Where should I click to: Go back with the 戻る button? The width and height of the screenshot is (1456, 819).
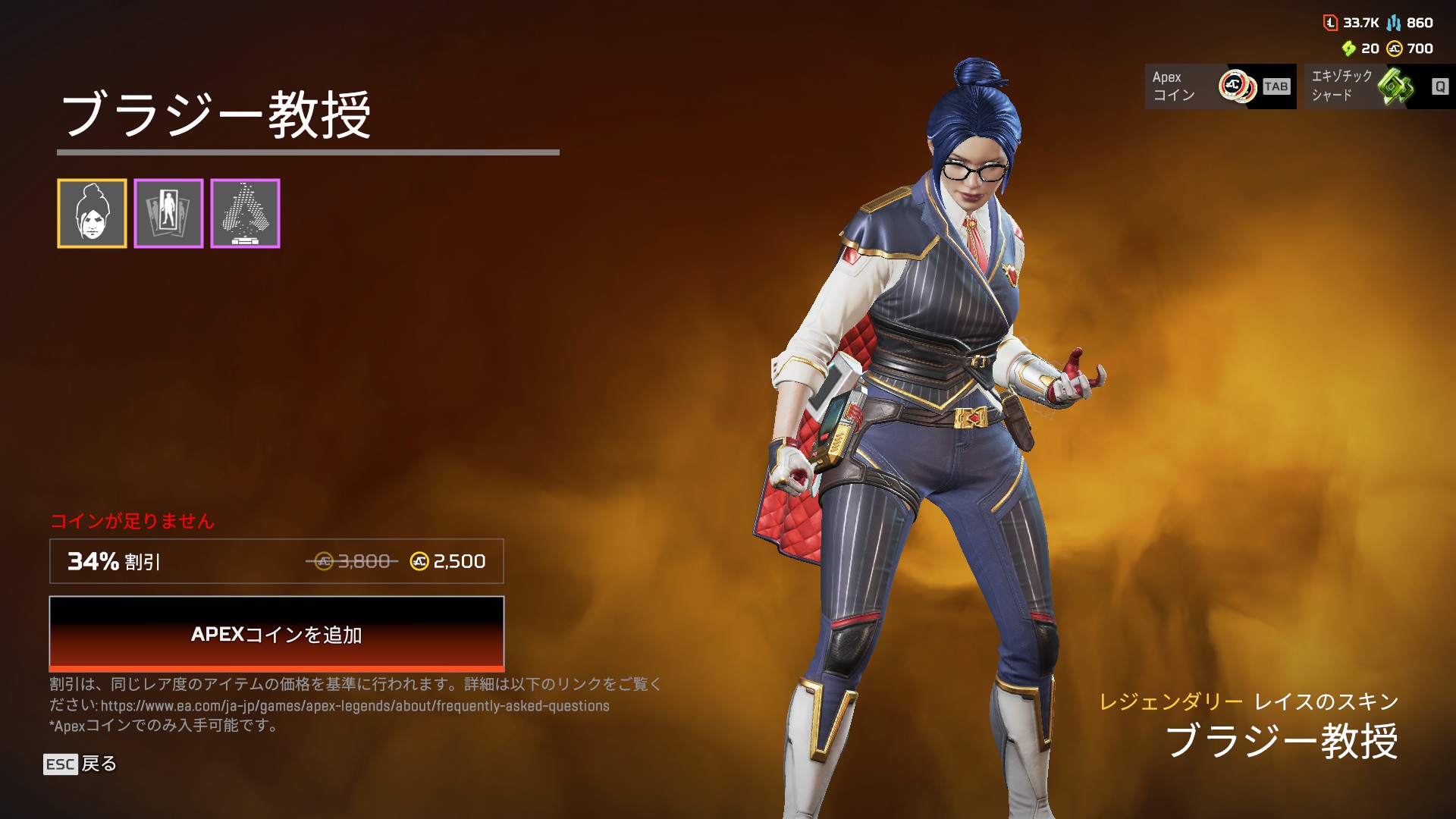click(x=80, y=764)
